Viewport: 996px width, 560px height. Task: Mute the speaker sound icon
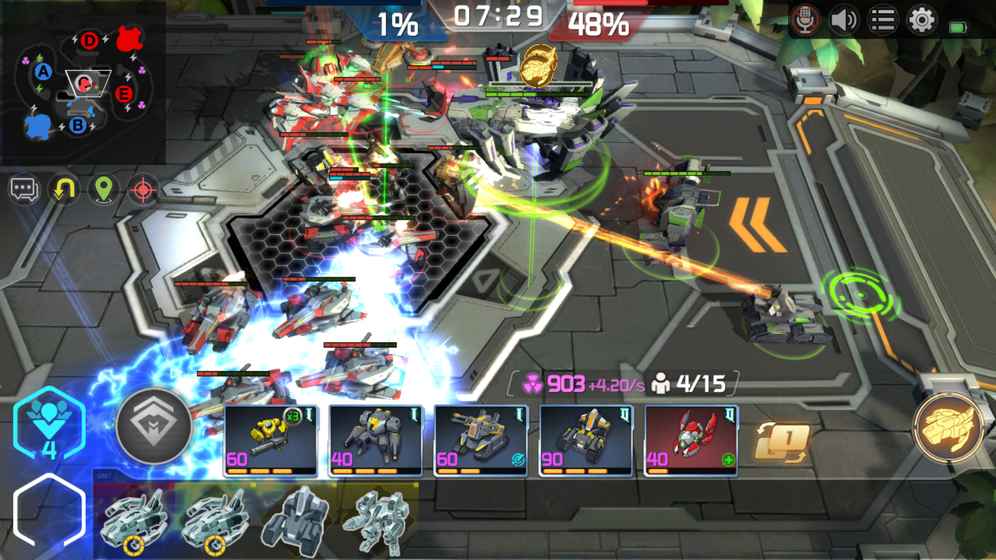coord(844,19)
